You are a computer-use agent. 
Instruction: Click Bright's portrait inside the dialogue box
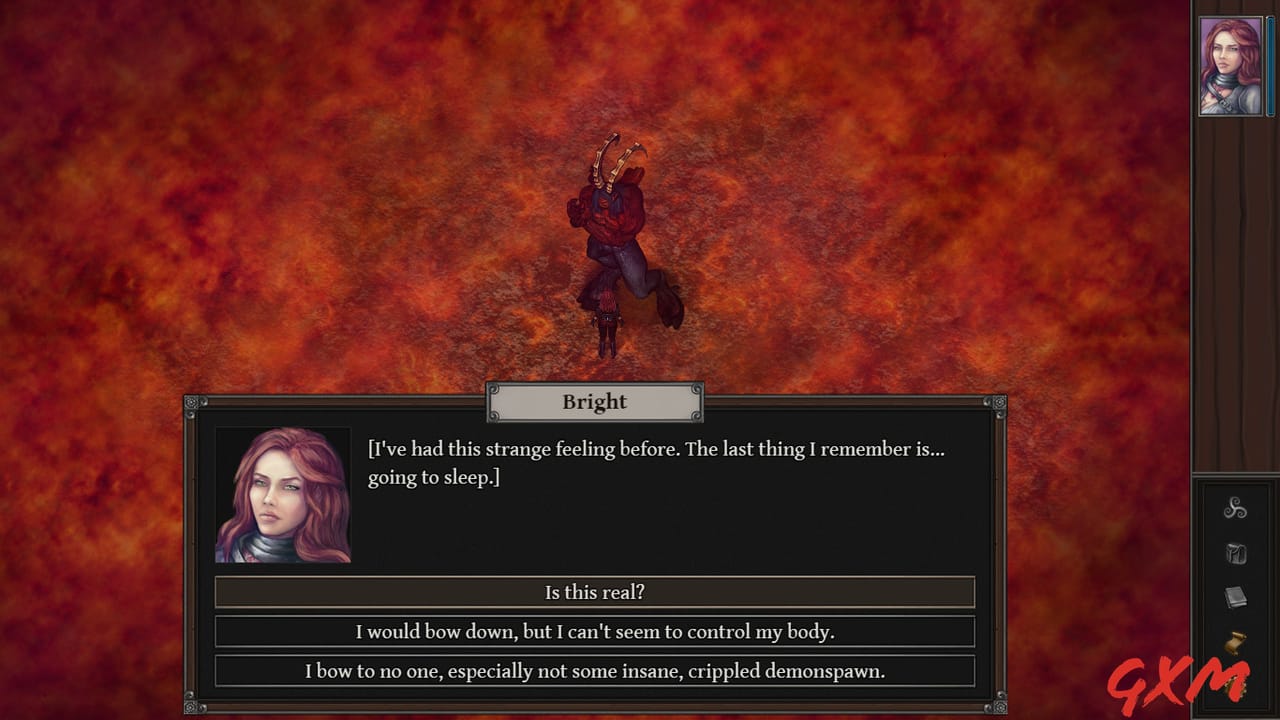click(283, 495)
